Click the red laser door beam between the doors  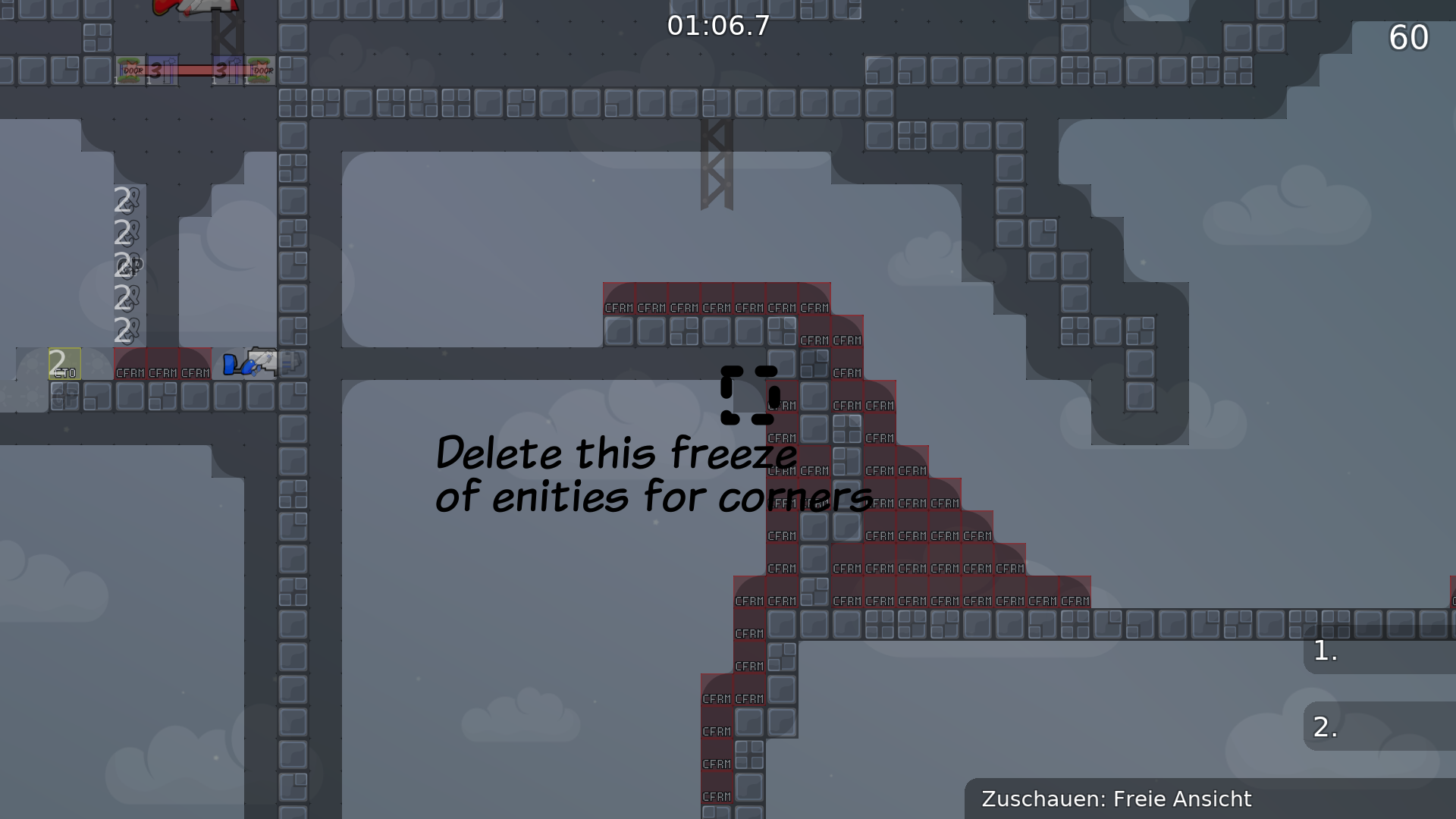coord(193,70)
